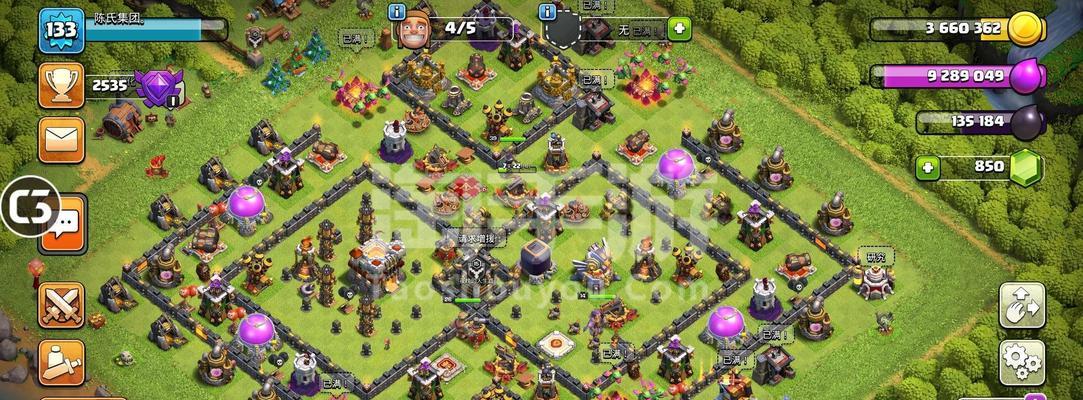
Task: Tap the dark elixir drop icon
Action: [x=1027, y=122]
